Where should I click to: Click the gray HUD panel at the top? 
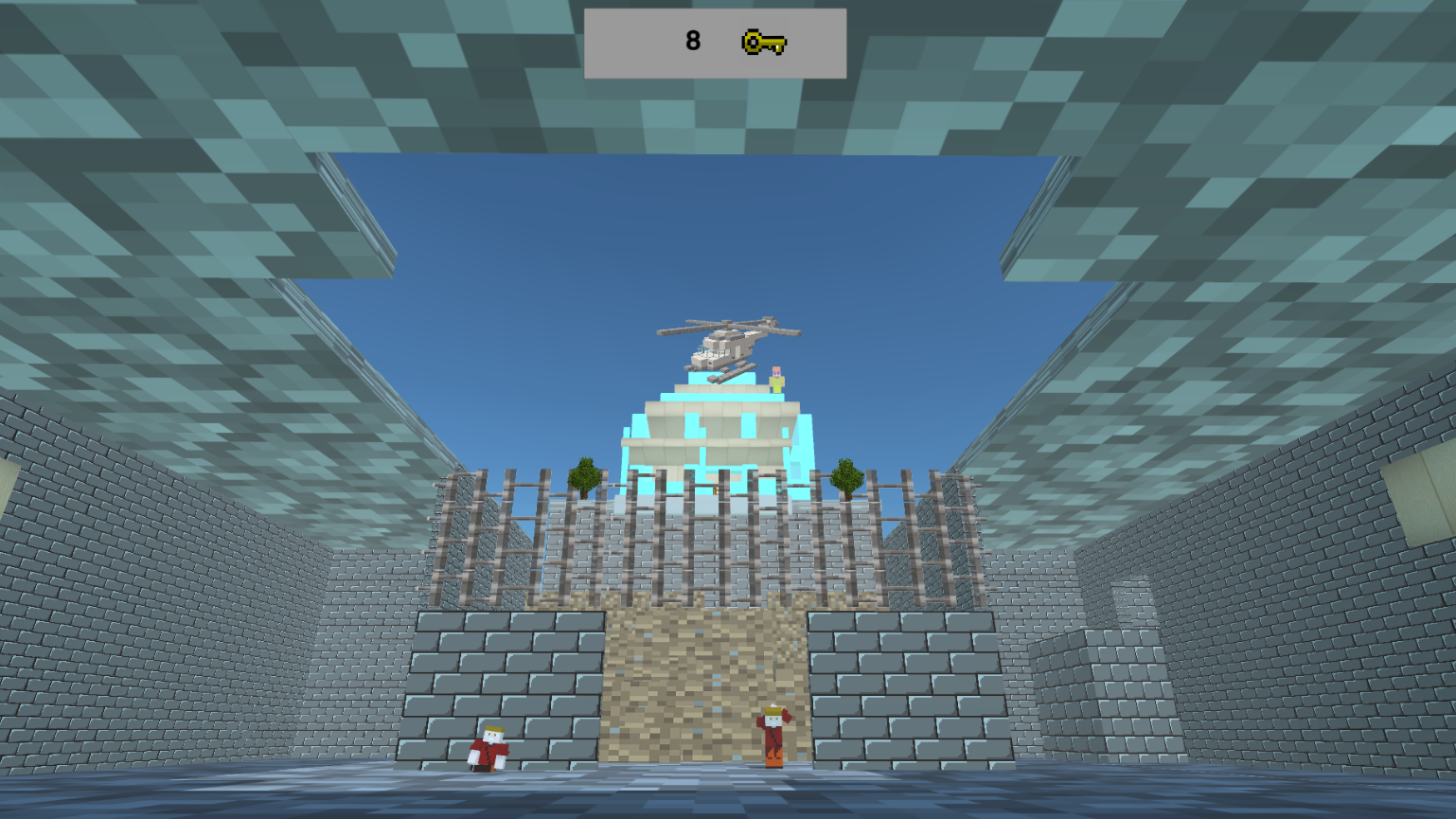coord(715,43)
